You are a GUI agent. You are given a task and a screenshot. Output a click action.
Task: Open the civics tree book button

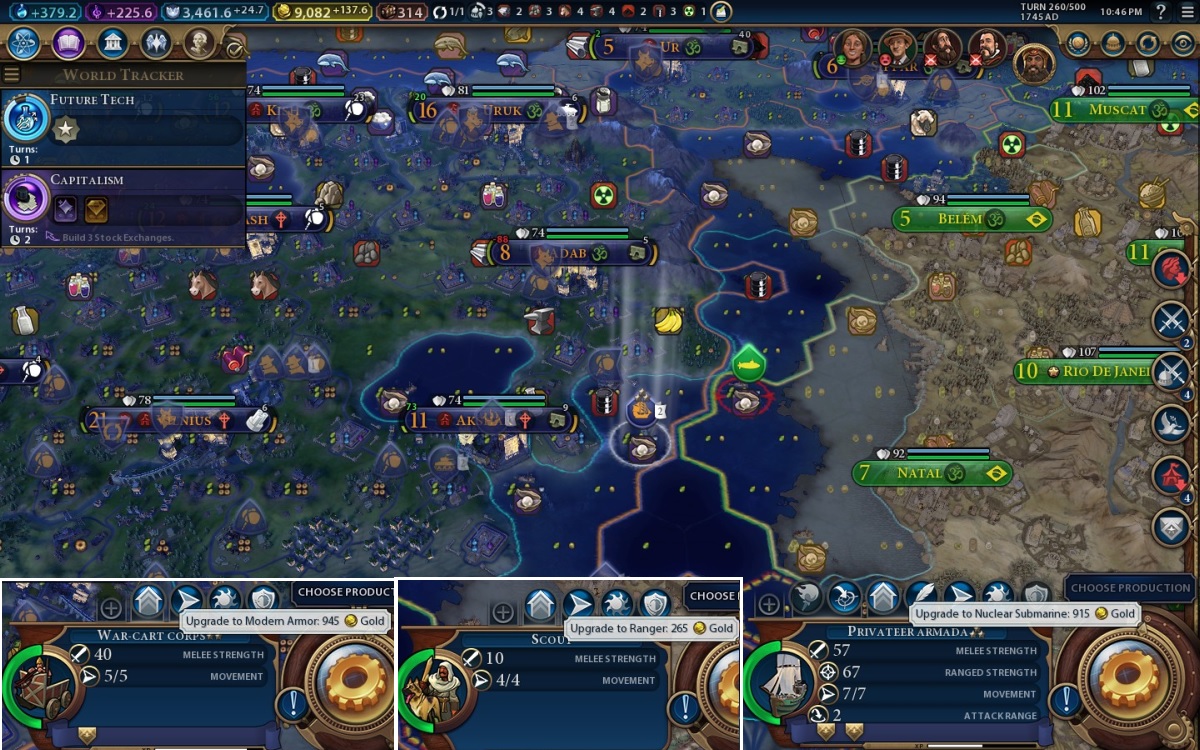67,44
